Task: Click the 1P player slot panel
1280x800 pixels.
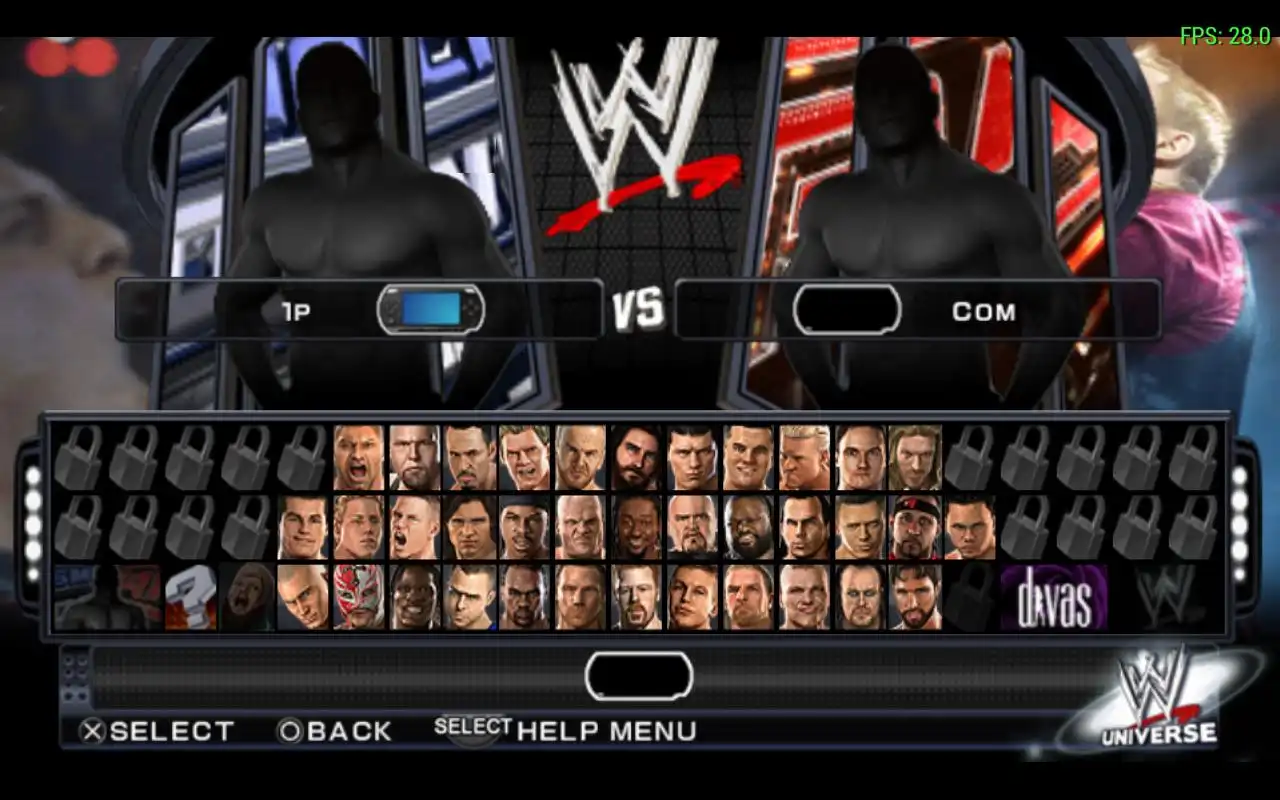Action: [x=360, y=311]
